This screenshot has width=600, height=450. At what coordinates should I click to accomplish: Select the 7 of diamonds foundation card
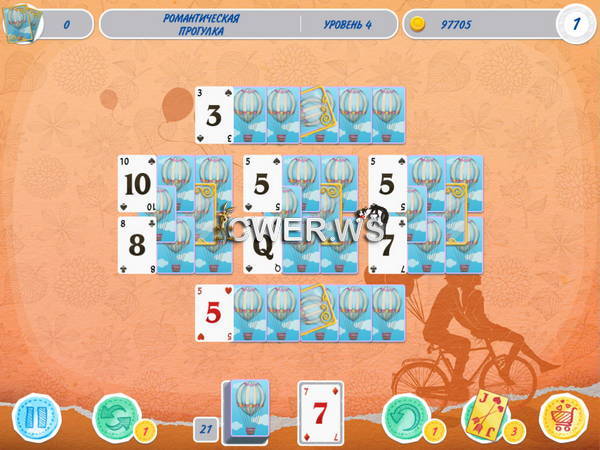pyautogui.click(x=321, y=412)
